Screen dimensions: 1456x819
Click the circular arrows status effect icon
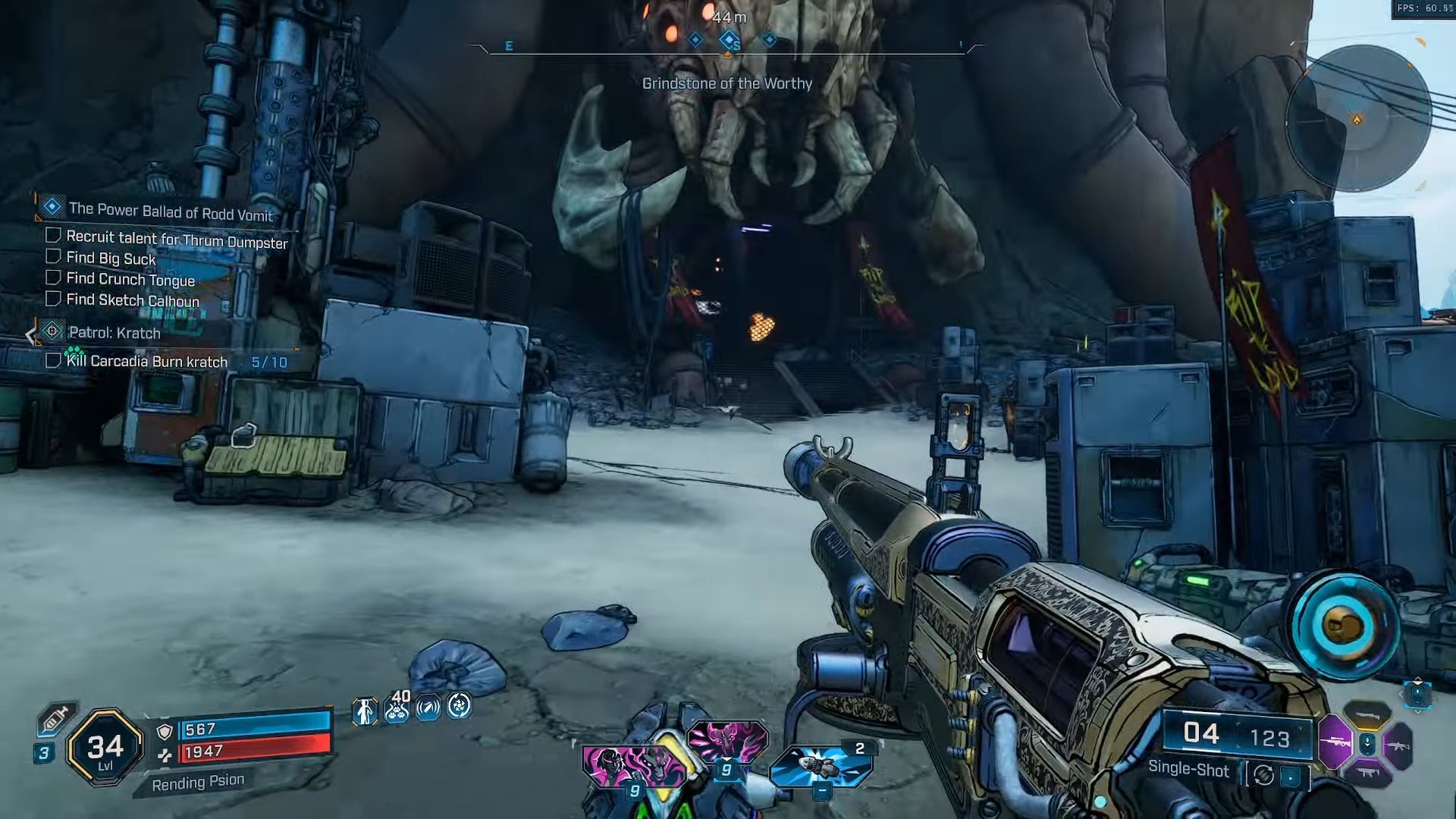click(459, 707)
